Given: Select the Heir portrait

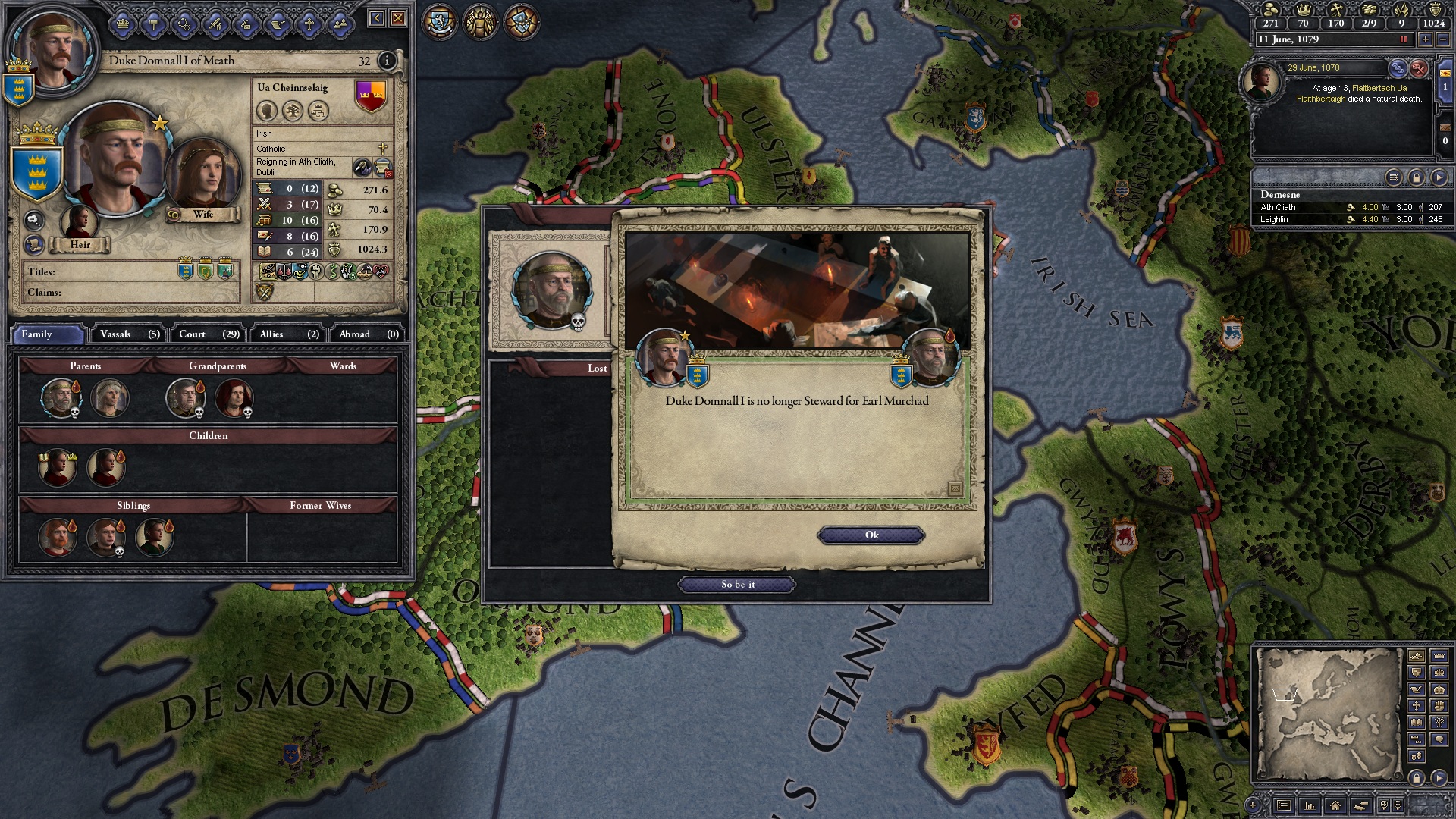Looking at the screenshot, I should [79, 221].
